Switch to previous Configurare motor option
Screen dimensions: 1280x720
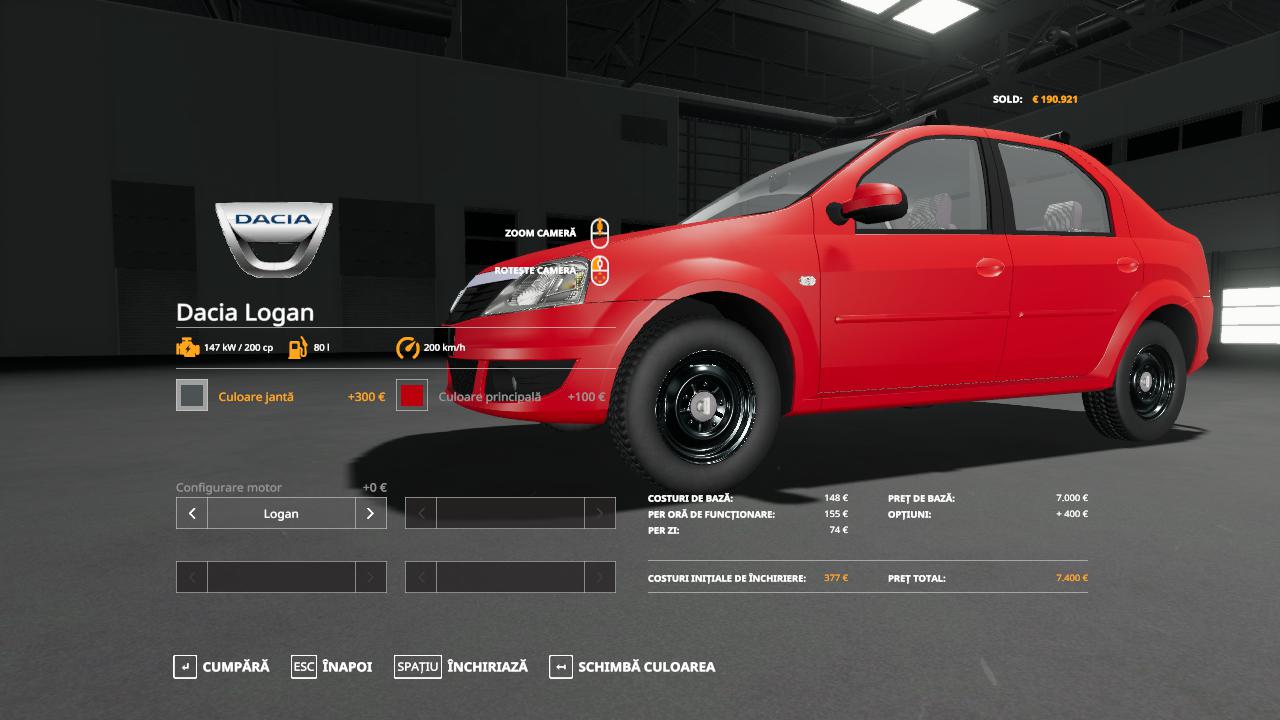pyautogui.click(x=192, y=513)
